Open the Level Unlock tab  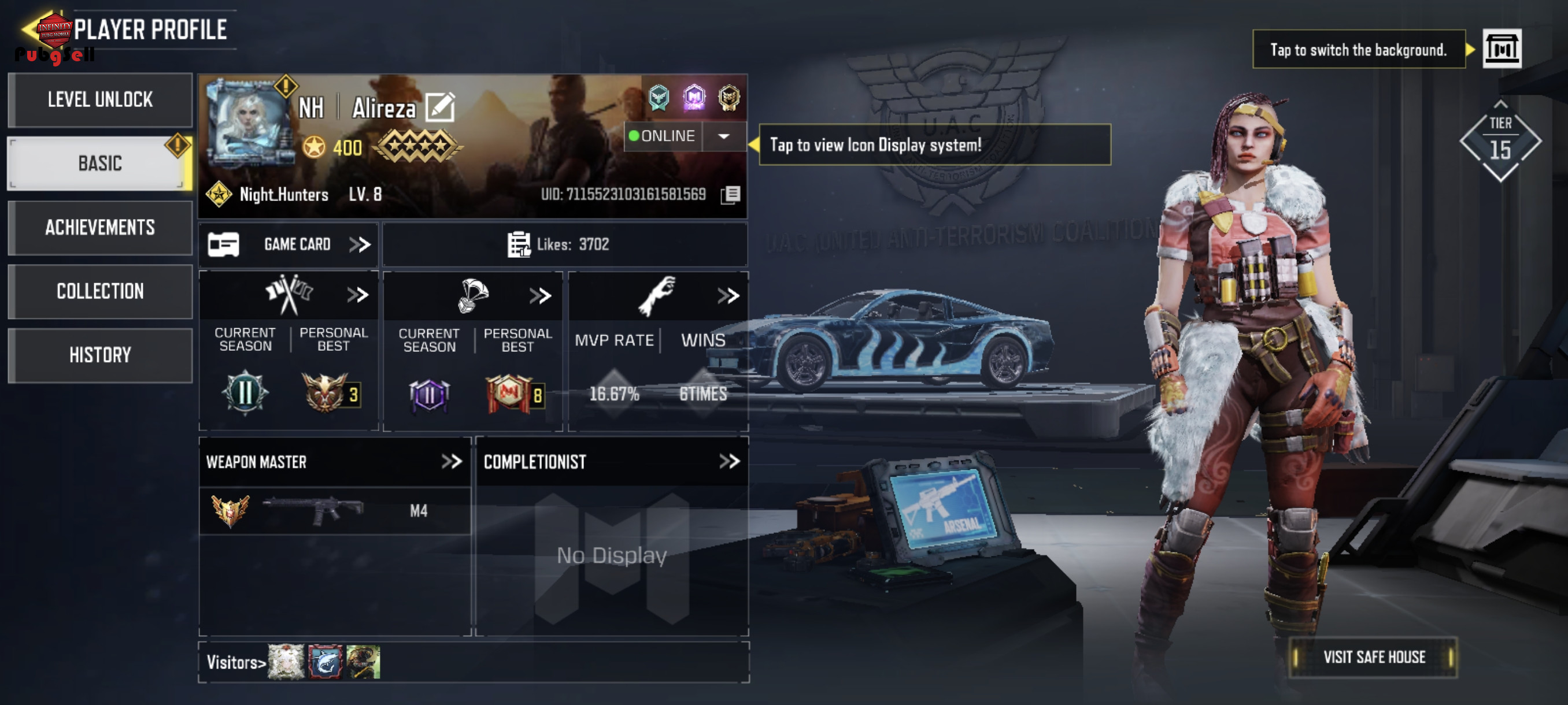(100, 100)
